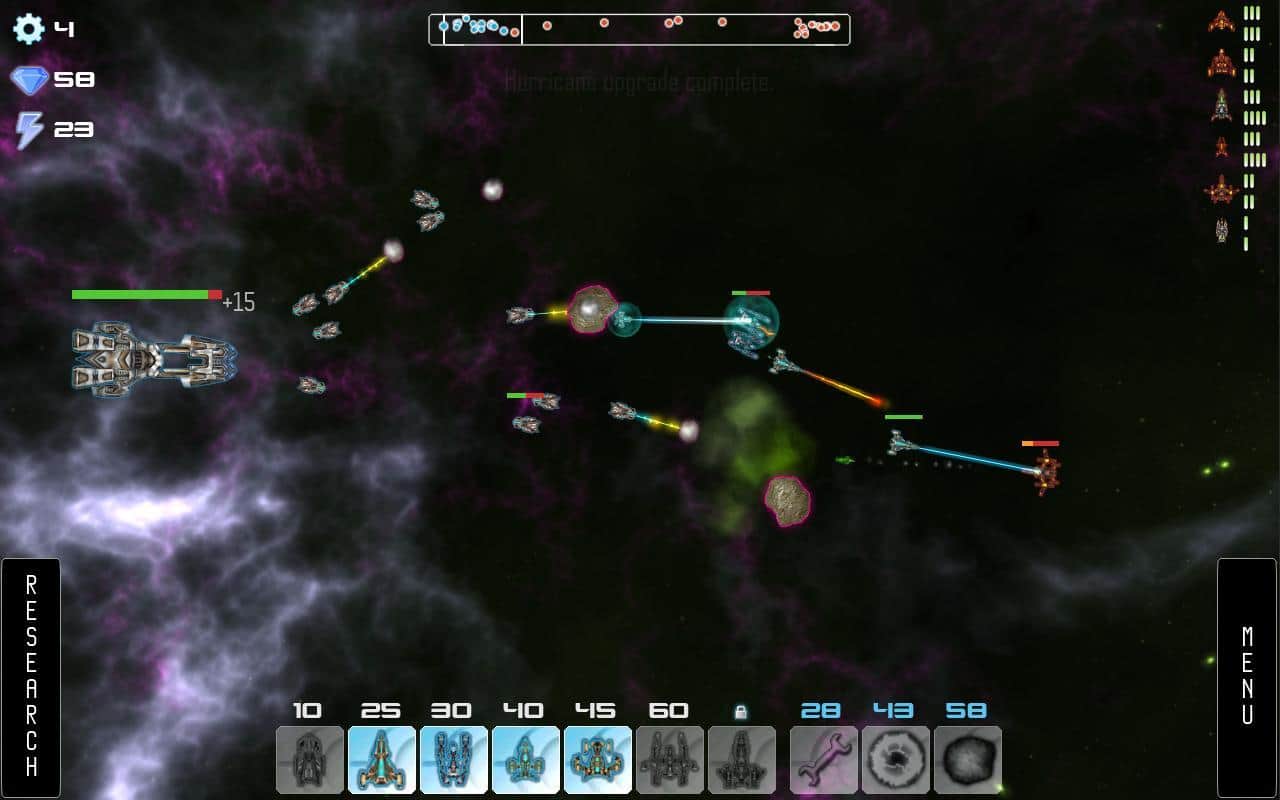The height and width of the screenshot is (800, 1280).
Task: Click the battlefield overview minimap bar
Action: [639, 29]
